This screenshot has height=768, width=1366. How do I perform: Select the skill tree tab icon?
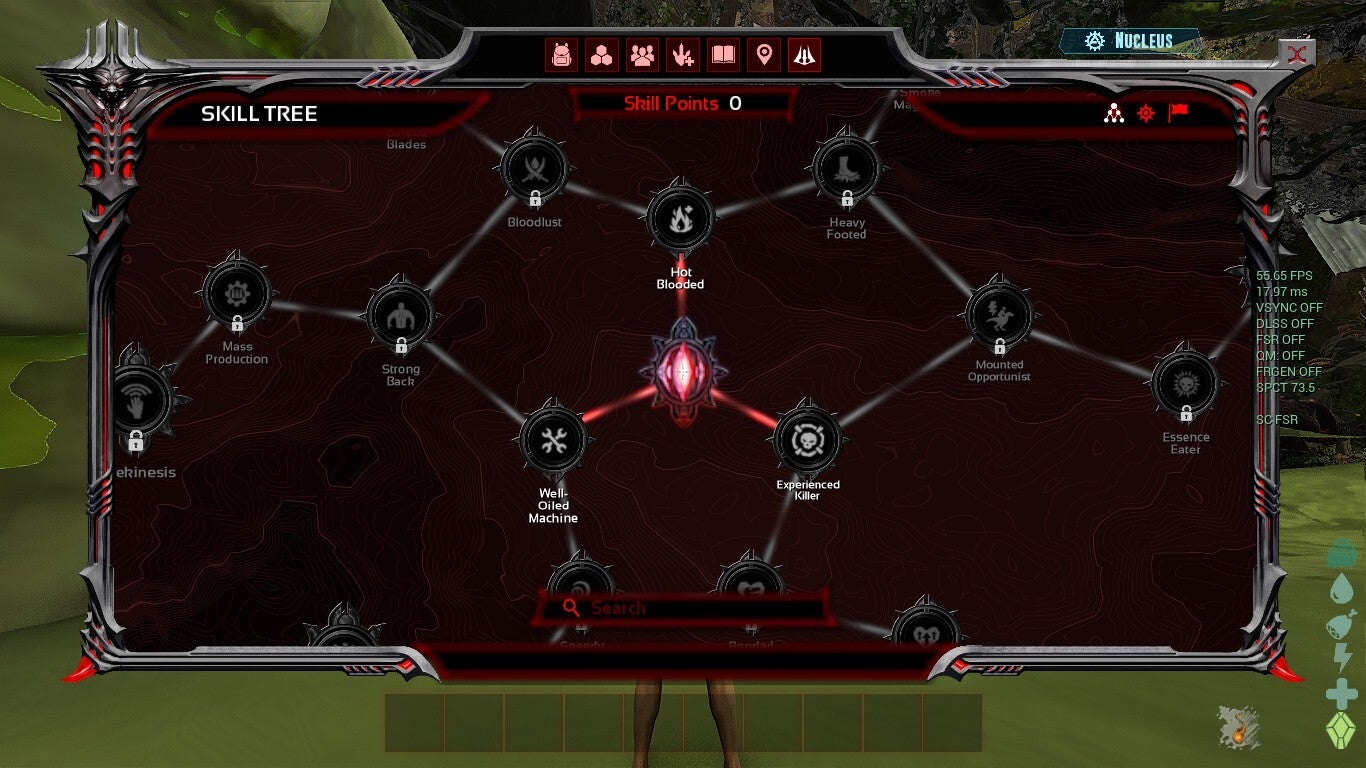804,55
